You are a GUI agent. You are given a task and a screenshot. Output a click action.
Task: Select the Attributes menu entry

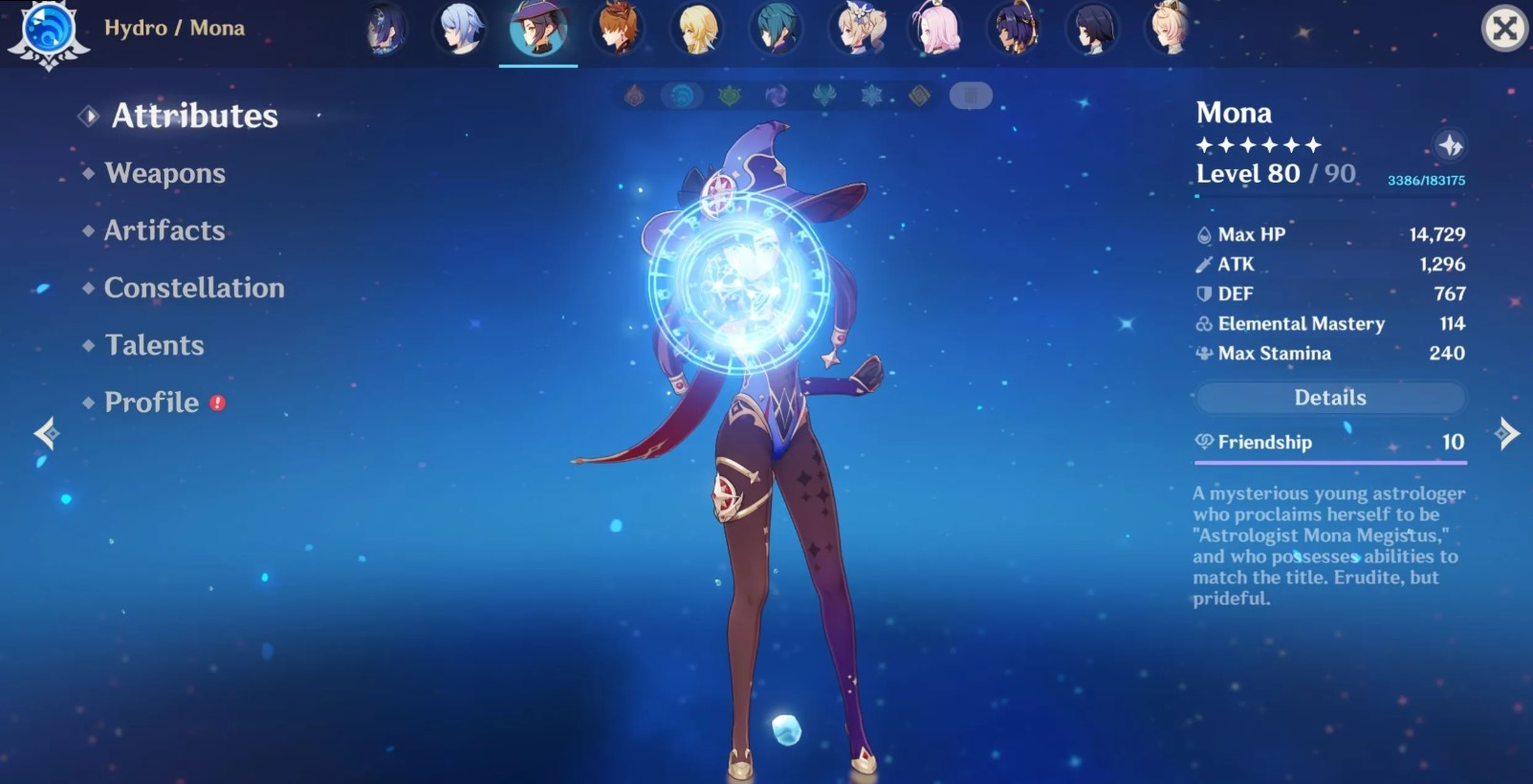(194, 116)
